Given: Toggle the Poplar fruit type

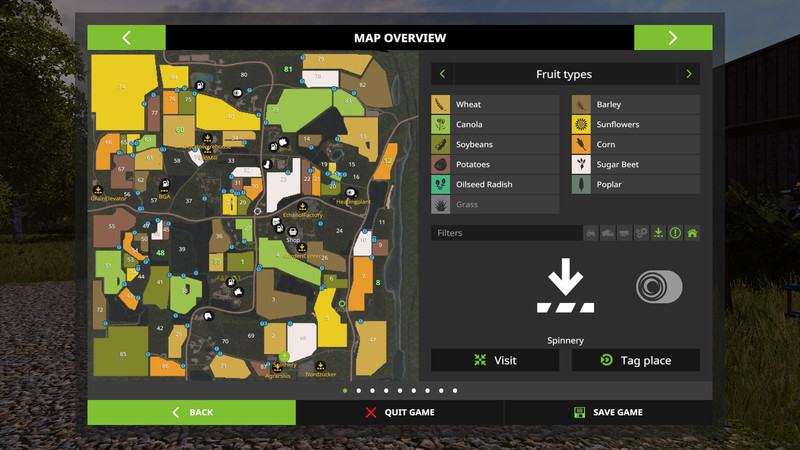Looking at the screenshot, I should click(x=635, y=184).
